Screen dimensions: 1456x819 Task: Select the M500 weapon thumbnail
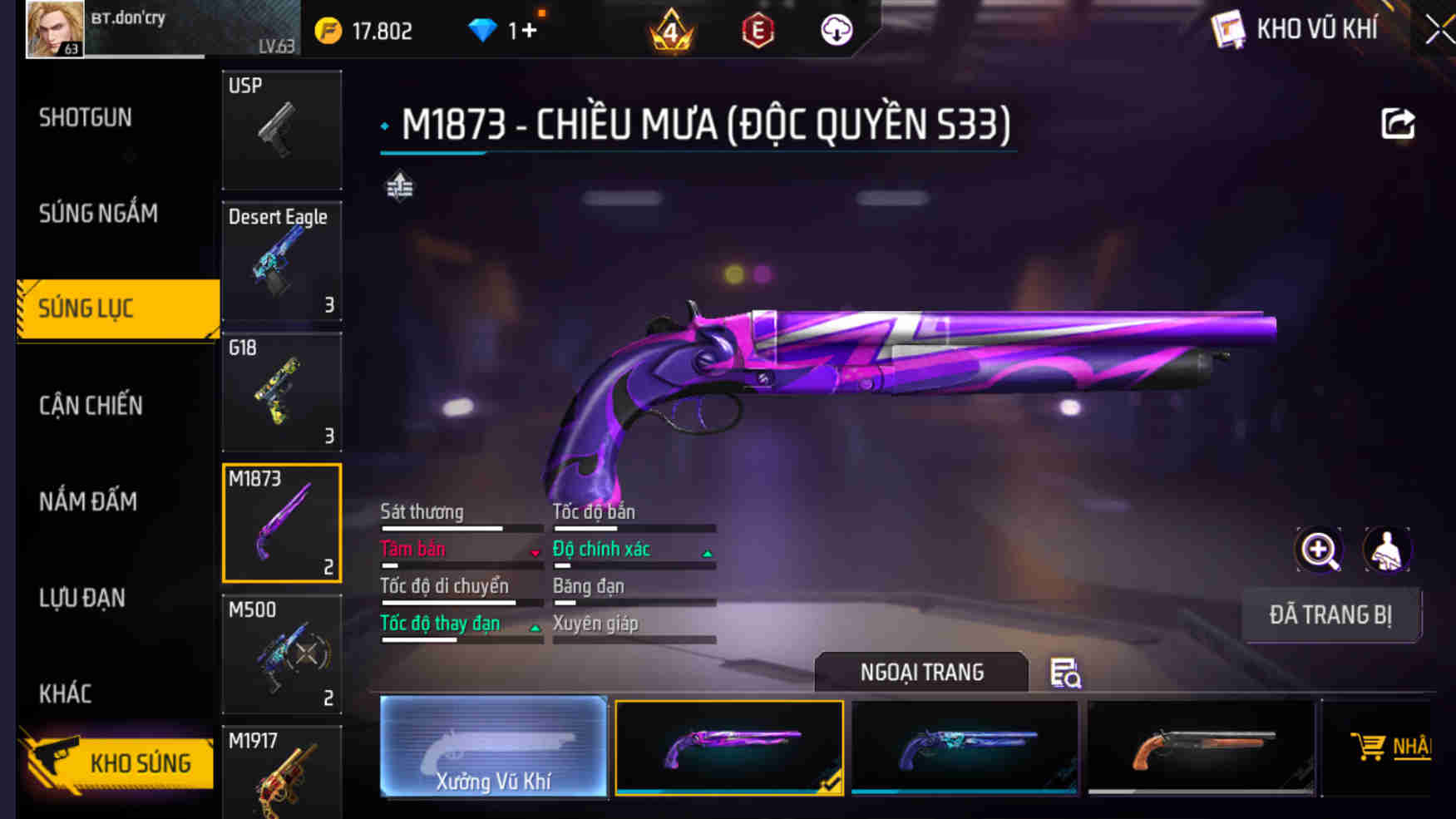pos(282,656)
